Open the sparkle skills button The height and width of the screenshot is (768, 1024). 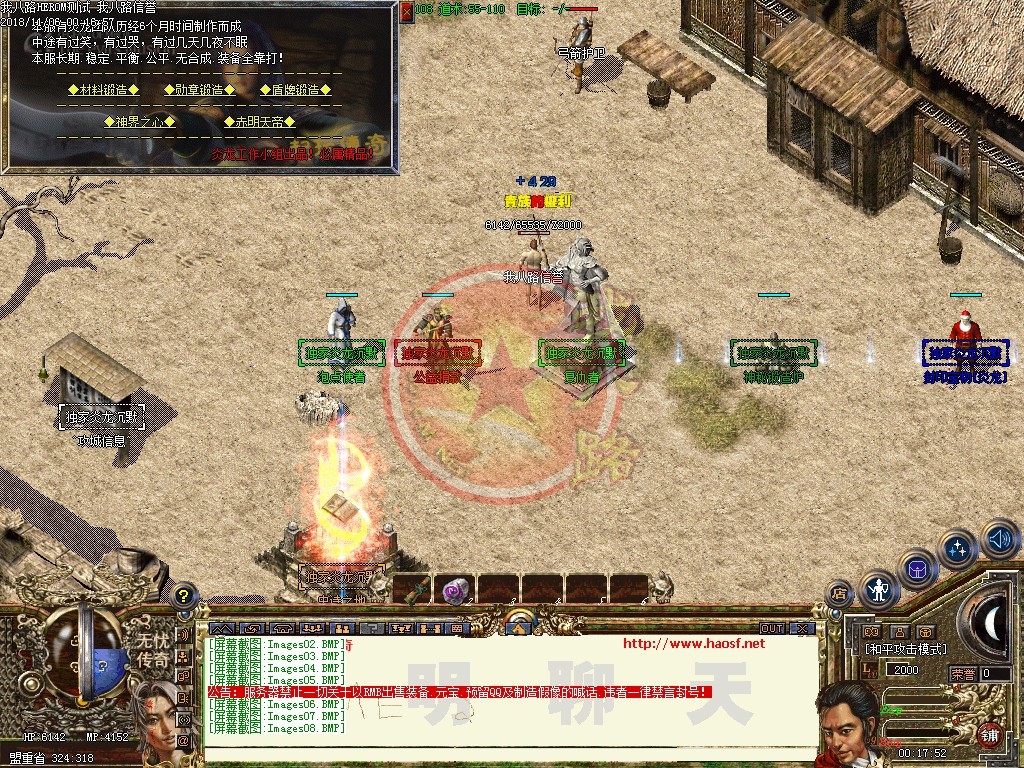(x=958, y=549)
